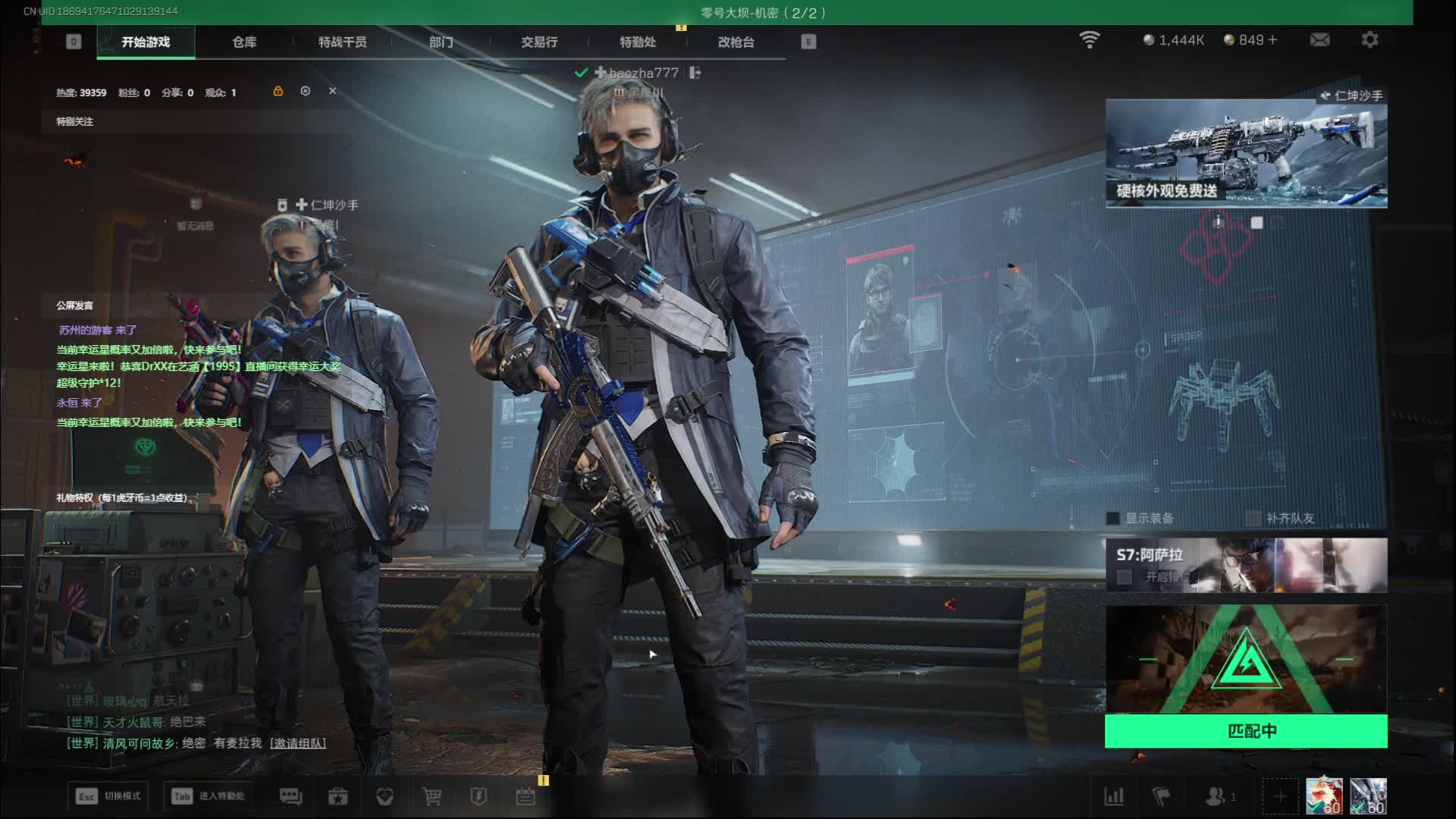
Task: Switch to the 改枪台 gunsmith tab
Action: [x=736, y=42]
